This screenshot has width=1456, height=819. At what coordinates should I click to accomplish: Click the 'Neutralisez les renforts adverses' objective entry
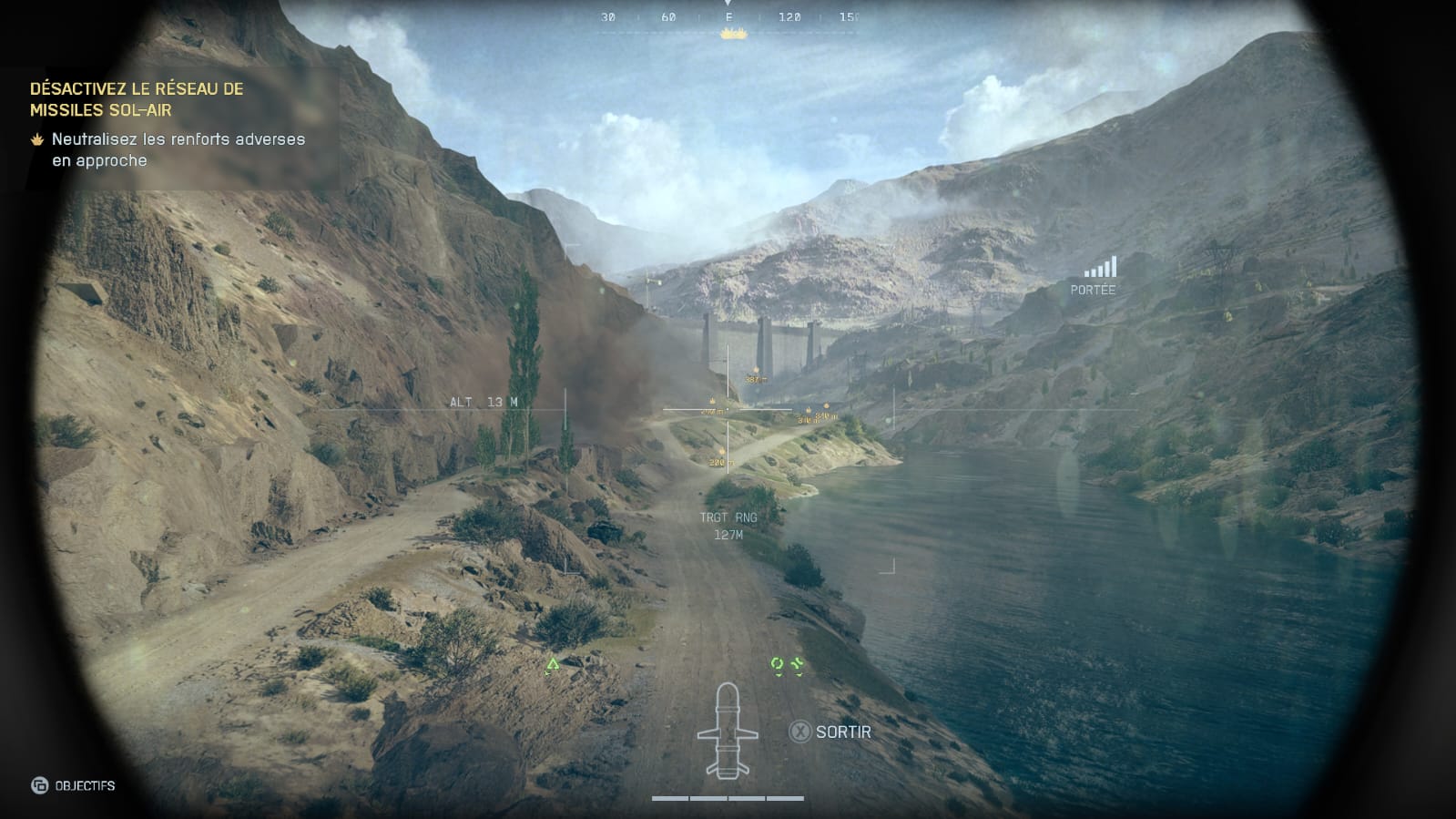point(178,149)
